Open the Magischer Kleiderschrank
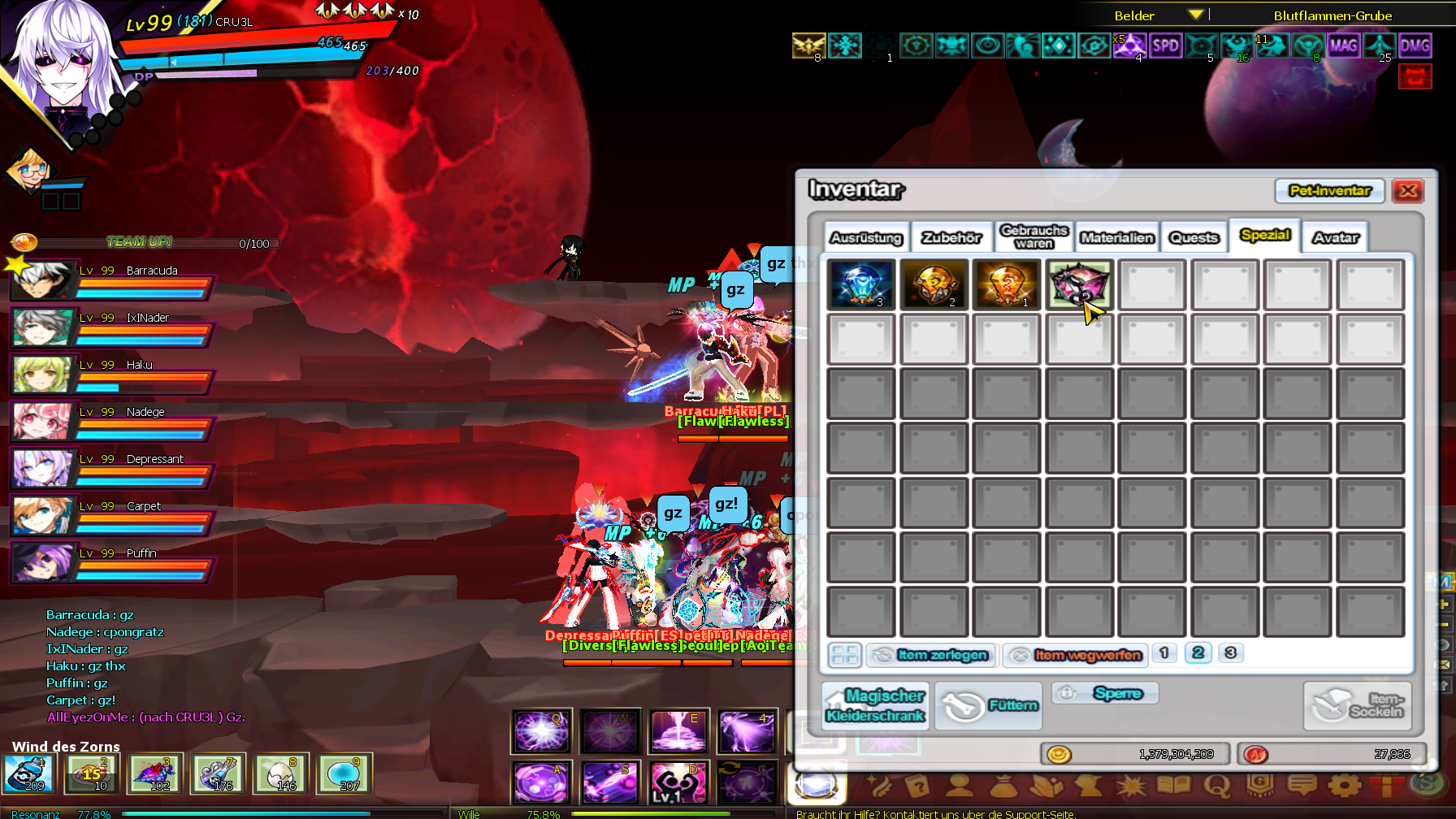This screenshot has width=1456, height=819. (876, 705)
